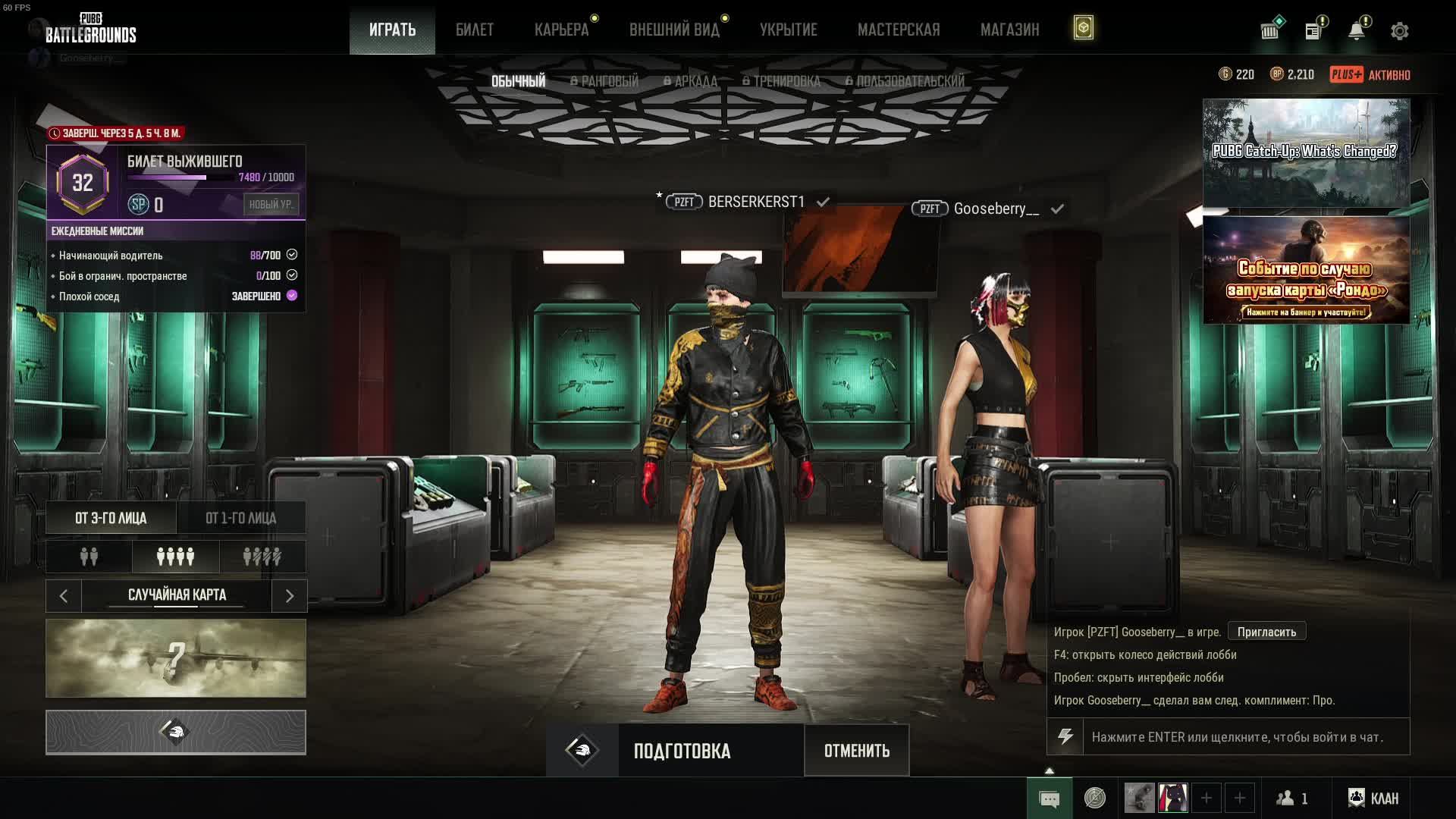Open the PUBG Catch-Up banner
Screen dimensions: 1456x819
(1306, 152)
